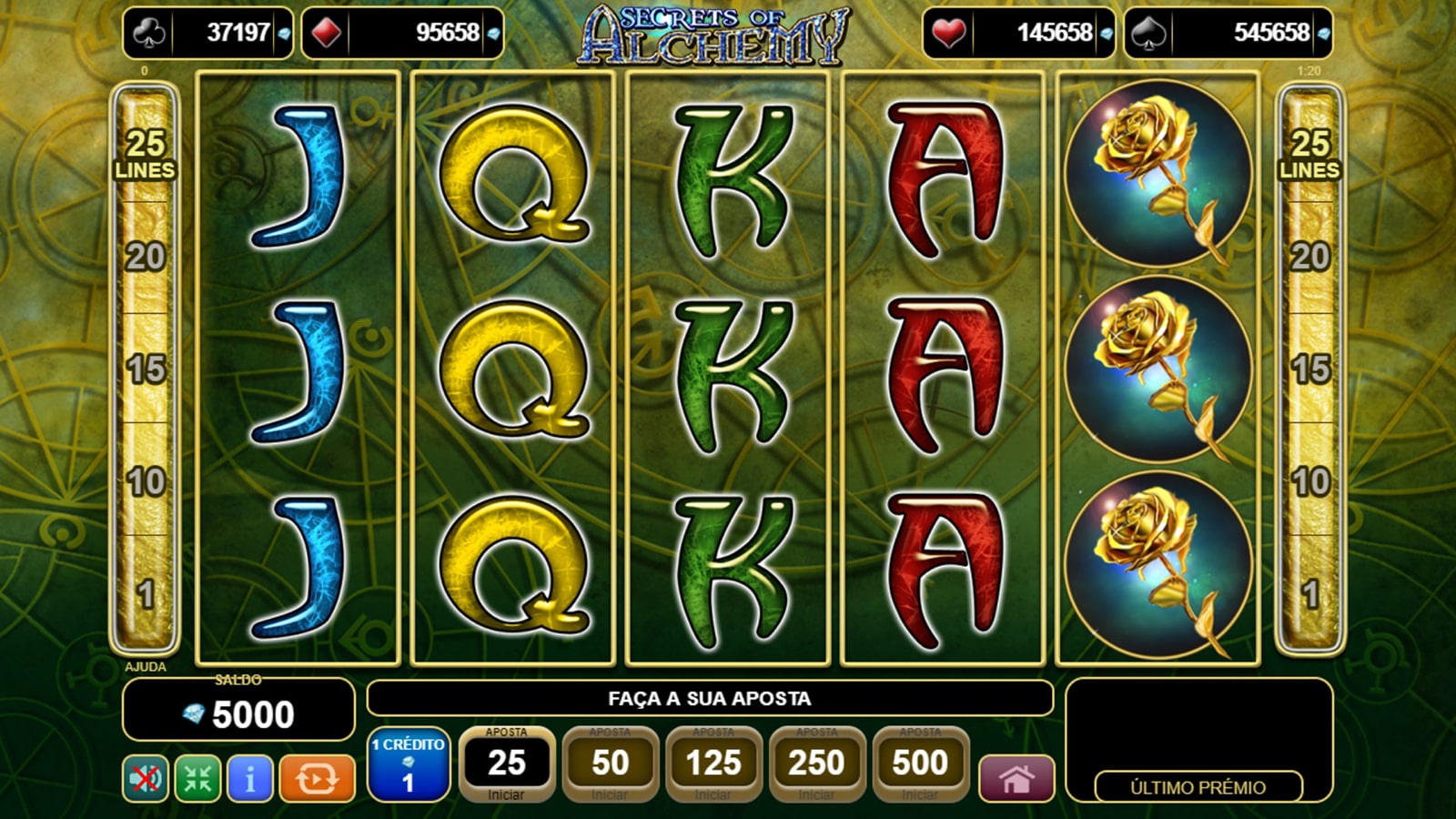
Task: Return to lobby via the home button
Action: pyautogui.click(x=1016, y=779)
